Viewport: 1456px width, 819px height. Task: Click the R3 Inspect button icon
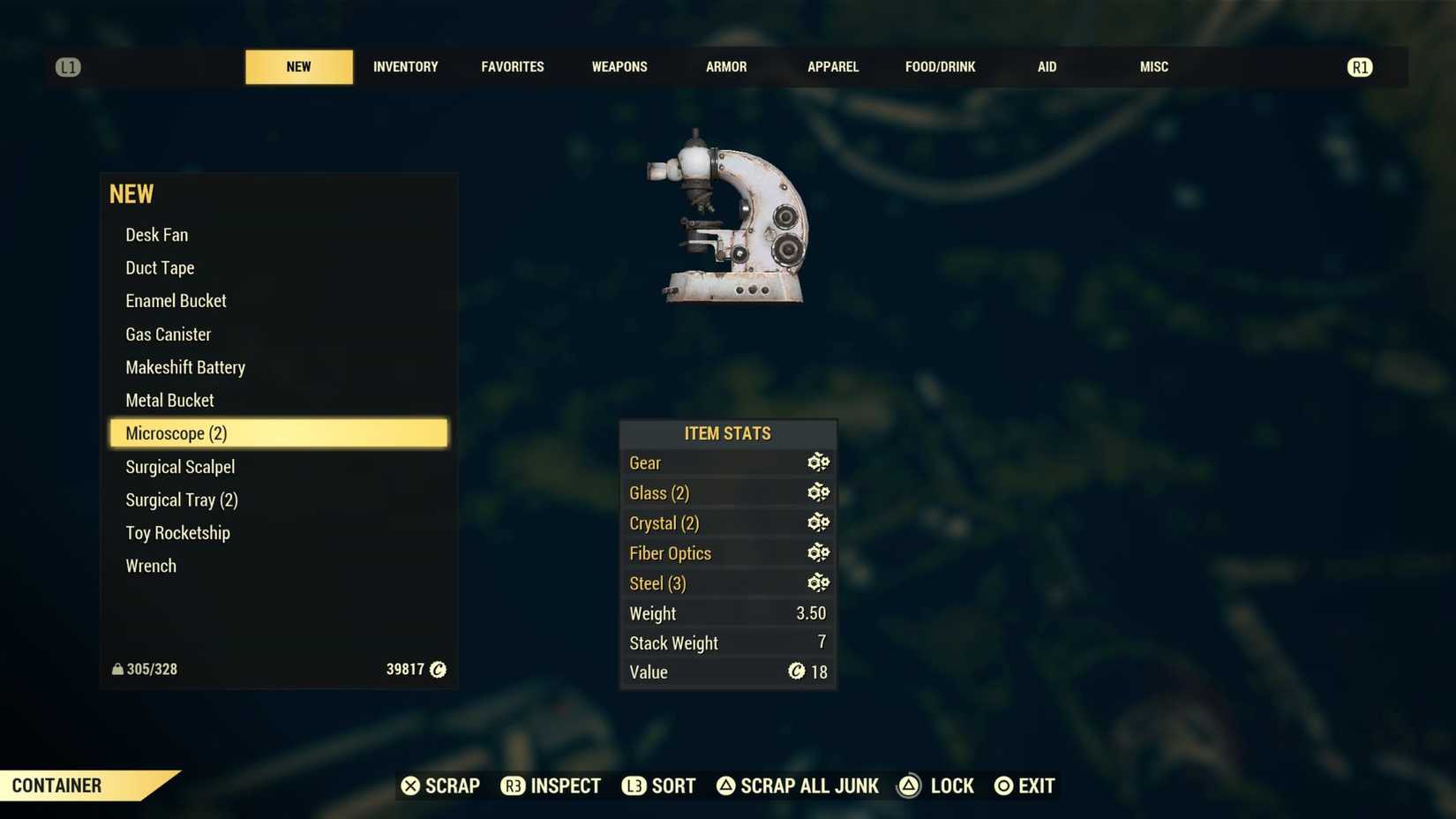point(514,785)
